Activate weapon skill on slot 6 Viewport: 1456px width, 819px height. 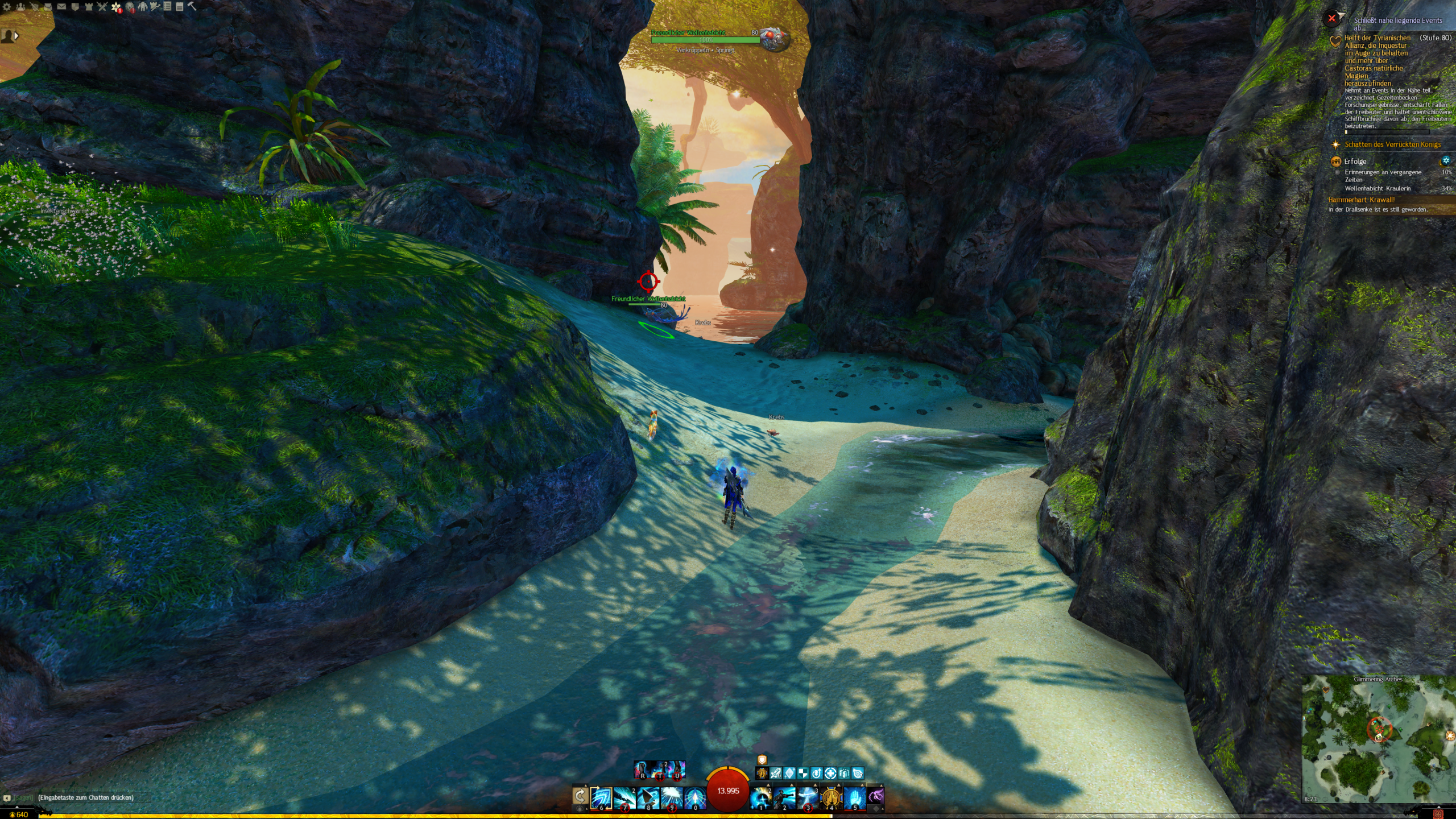click(x=601, y=797)
